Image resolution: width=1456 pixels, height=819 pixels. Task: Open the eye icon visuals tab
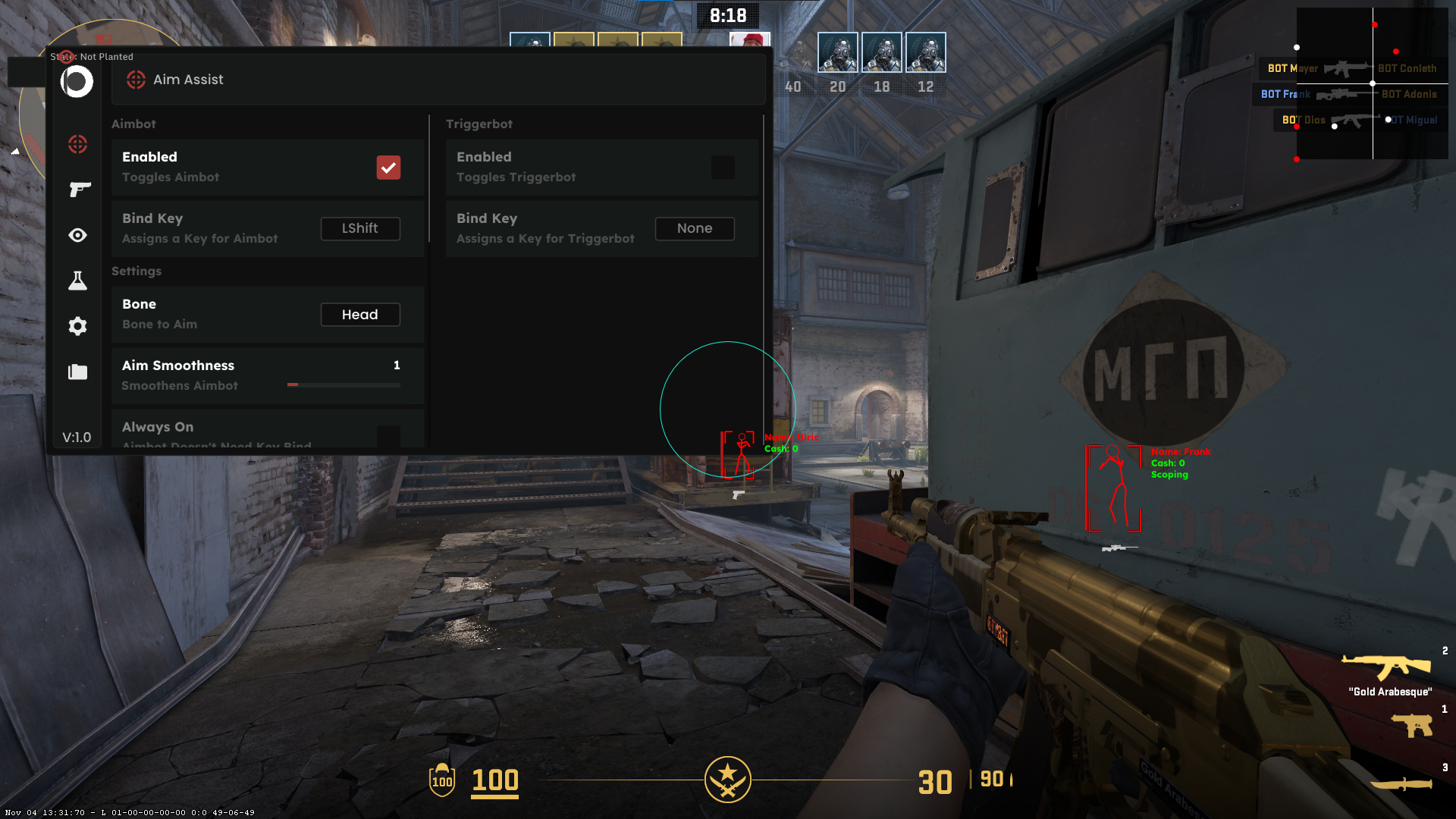[77, 235]
